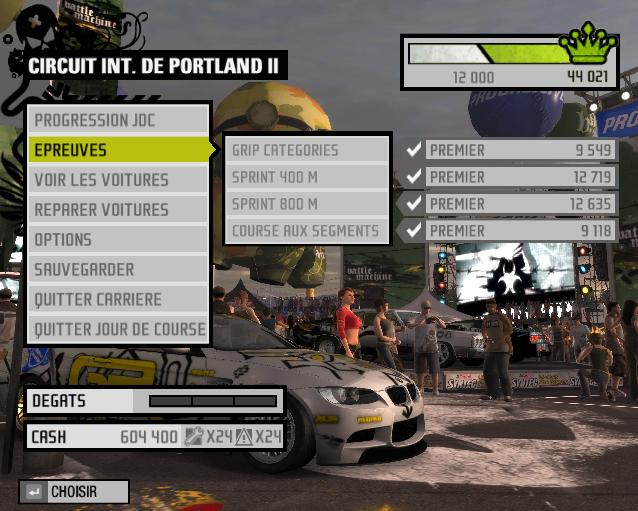Viewport: 638px width, 511px height.
Task: Select Quitter jour de course
Action: point(118,329)
